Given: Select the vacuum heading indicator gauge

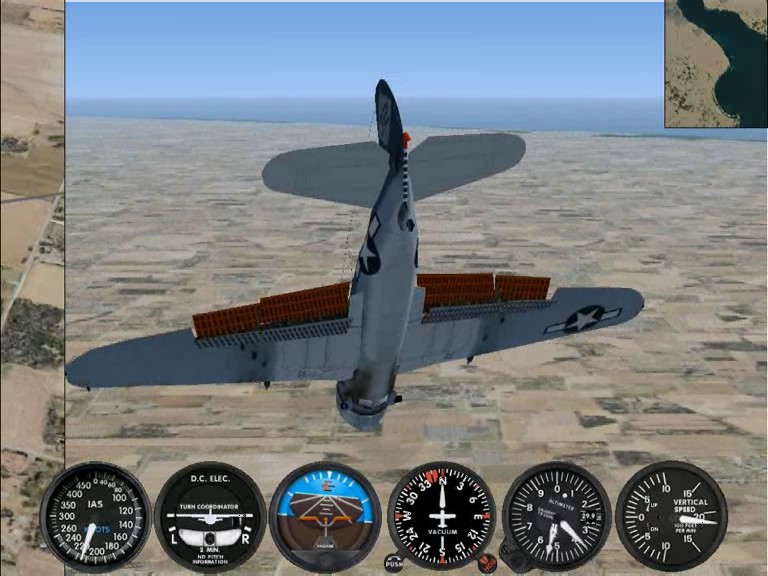Looking at the screenshot, I should click(442, 516).
